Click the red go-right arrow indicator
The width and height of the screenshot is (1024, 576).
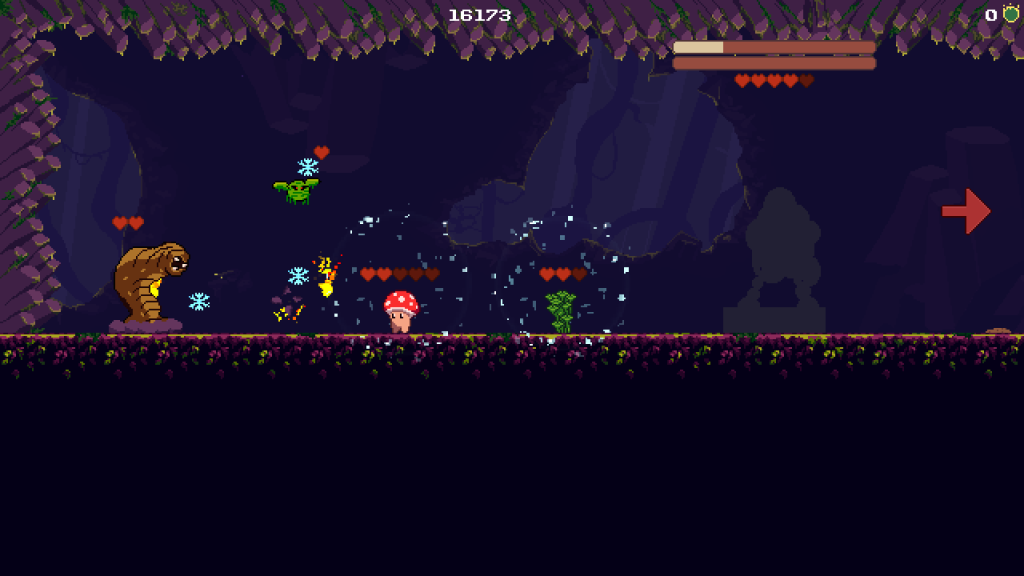pos(966,210)
